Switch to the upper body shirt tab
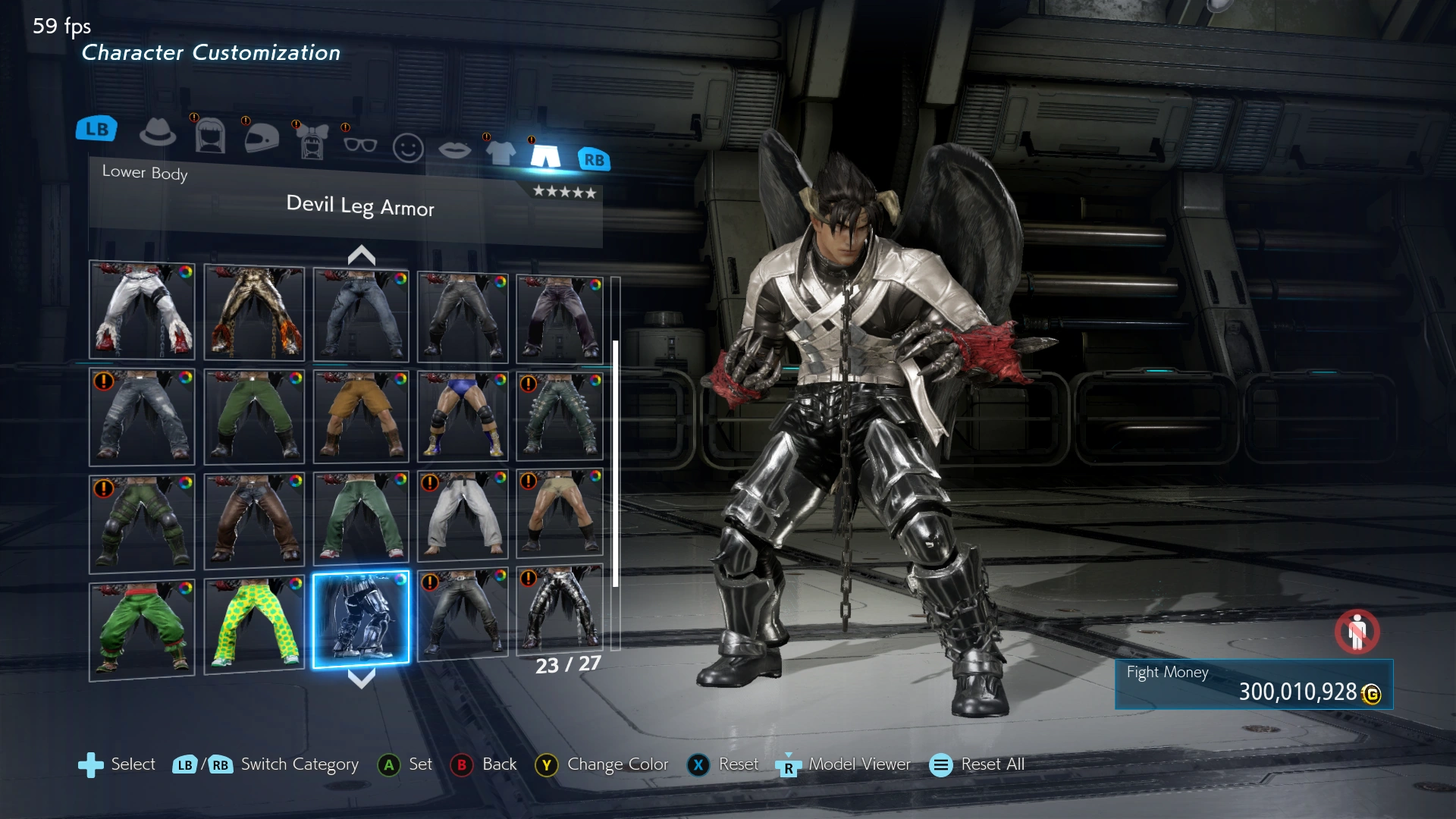The image size is (1456, 819). tap(500, 152)
